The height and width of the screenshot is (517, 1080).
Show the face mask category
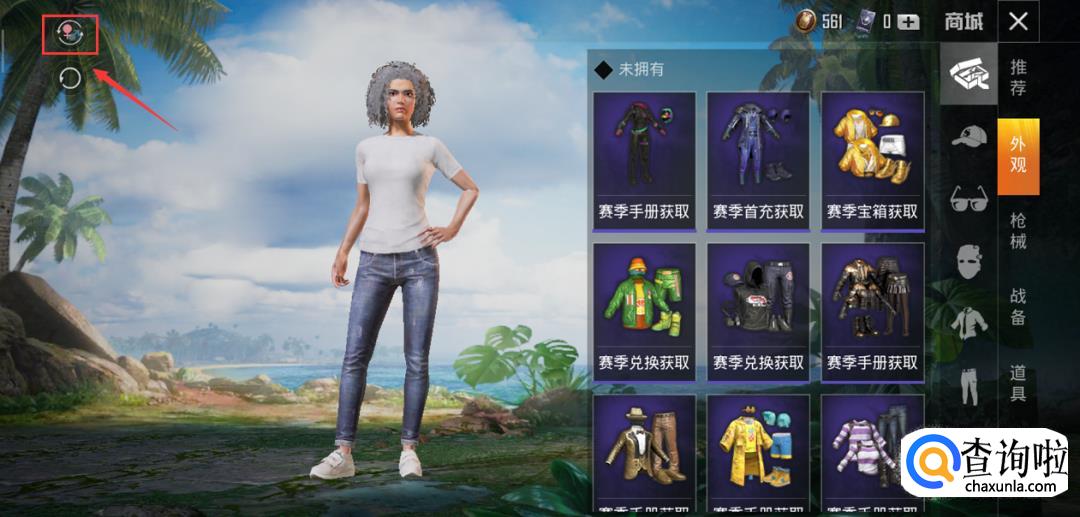968,260
